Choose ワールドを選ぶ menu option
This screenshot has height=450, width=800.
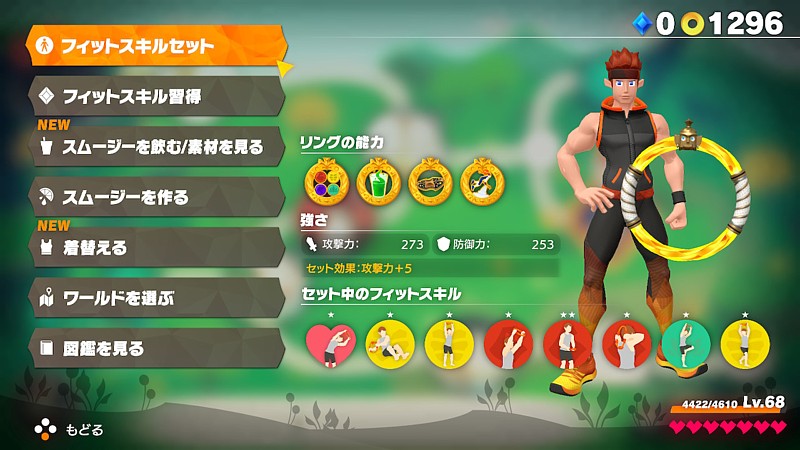tap(155, 298)
